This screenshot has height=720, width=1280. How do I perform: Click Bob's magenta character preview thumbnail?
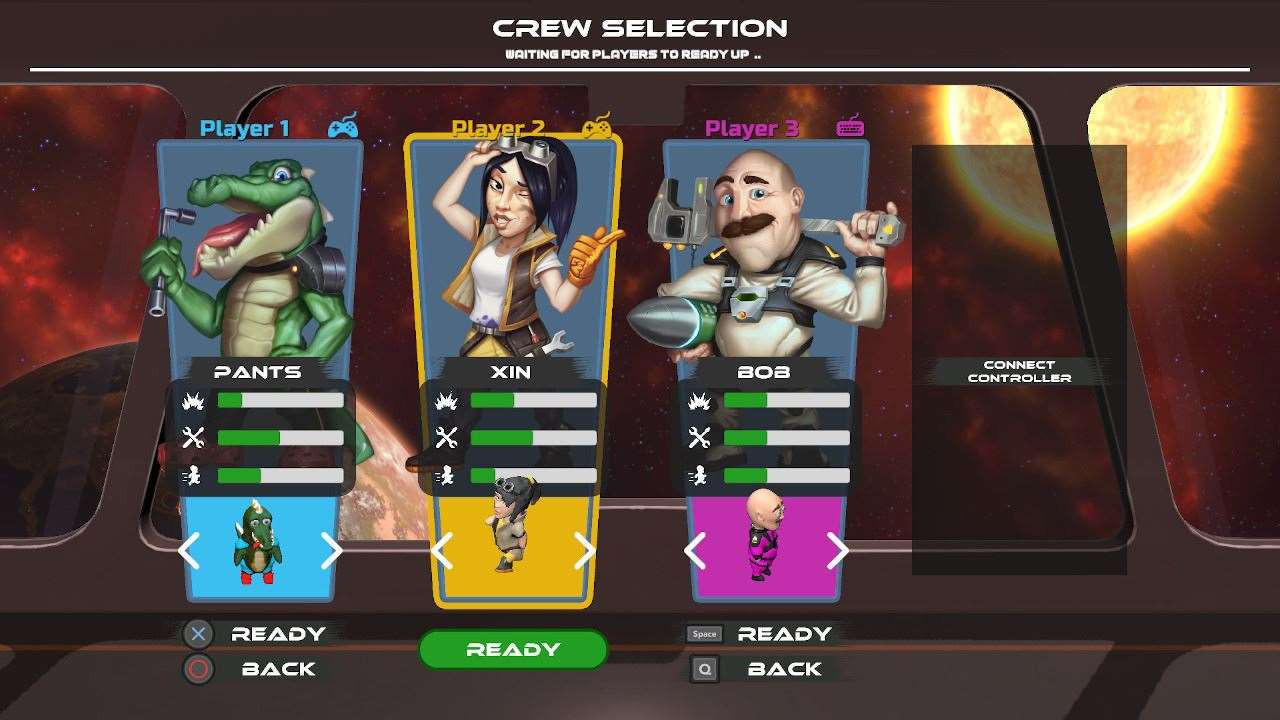[x=768, y=545]
